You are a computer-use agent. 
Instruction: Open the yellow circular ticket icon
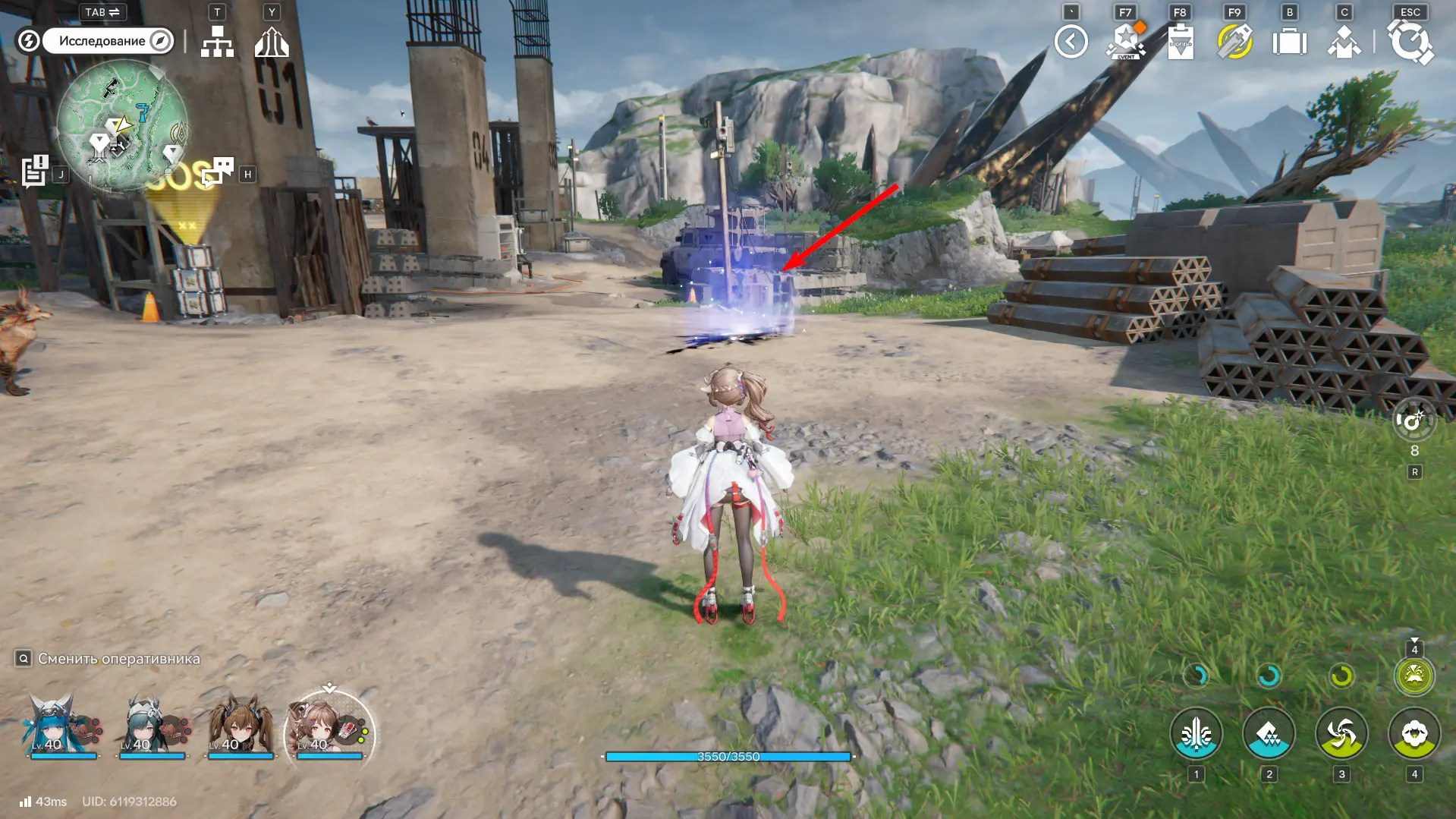(x=1234, y=42)
